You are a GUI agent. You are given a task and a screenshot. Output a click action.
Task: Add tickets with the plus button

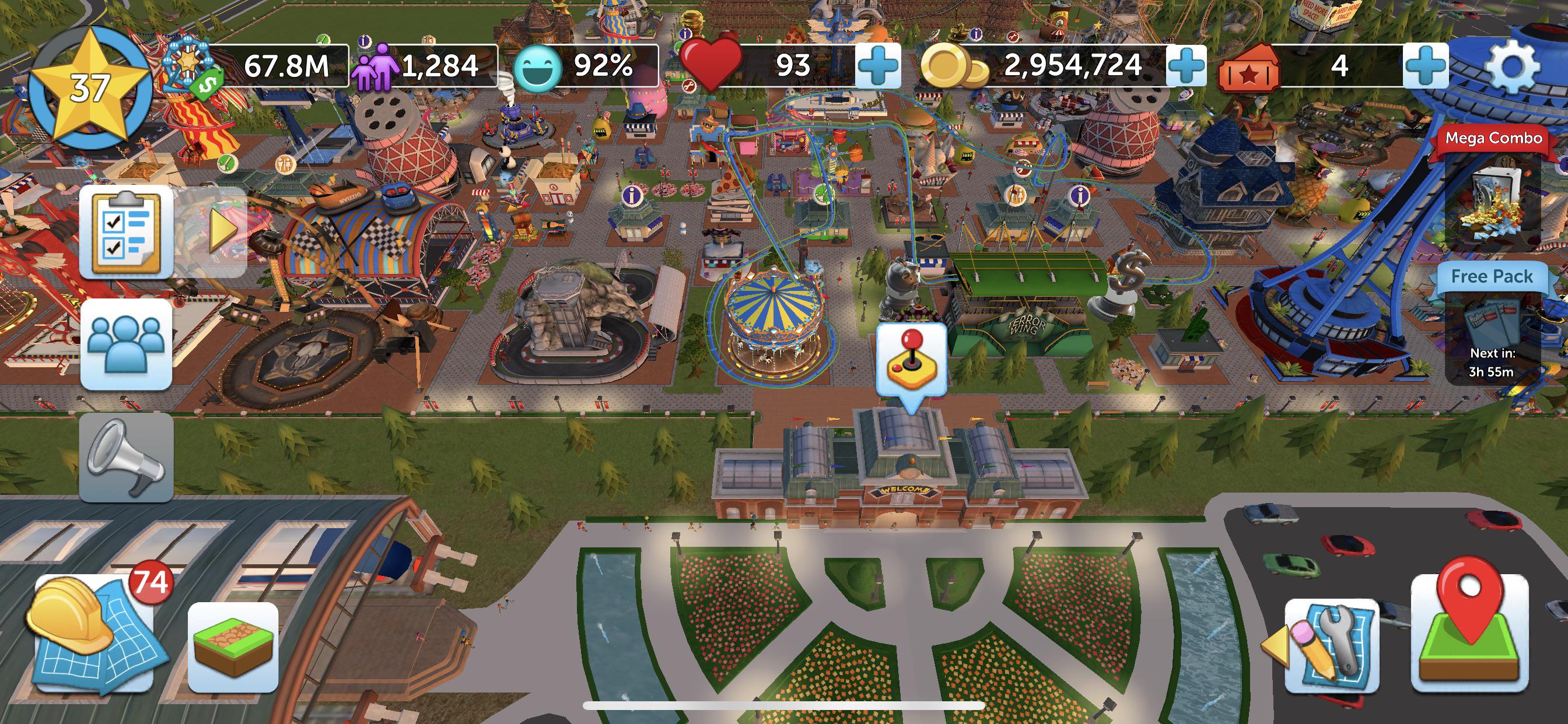pyautogui.click(x=1425, y=65)
